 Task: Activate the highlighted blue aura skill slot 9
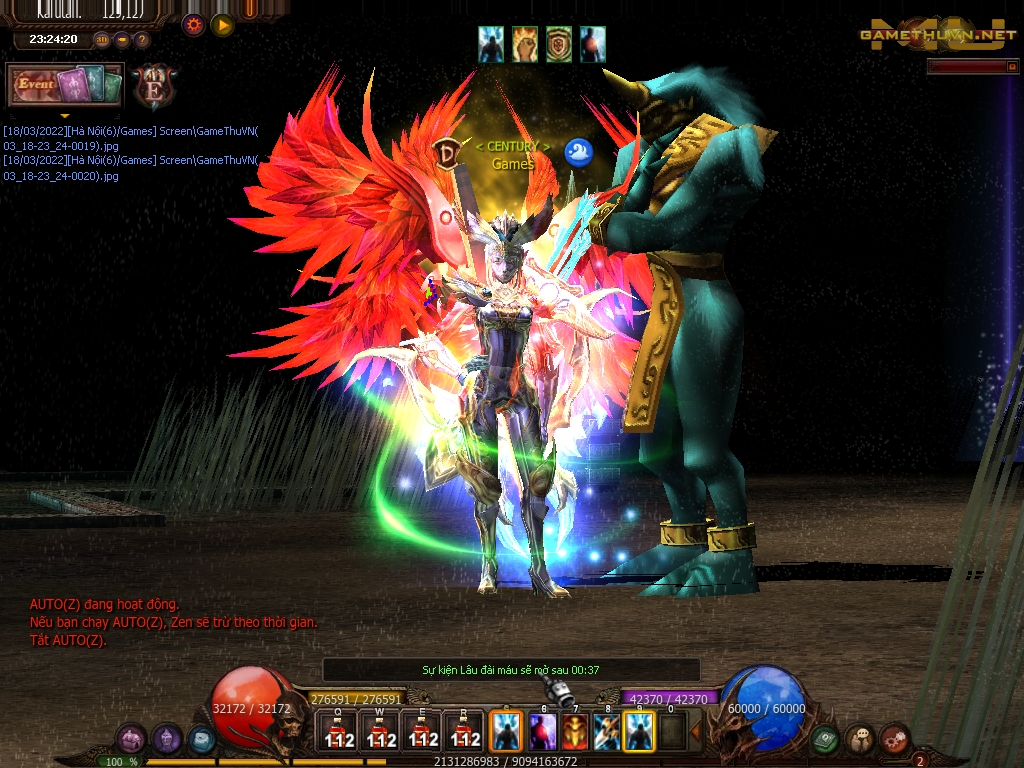(640, 732)
